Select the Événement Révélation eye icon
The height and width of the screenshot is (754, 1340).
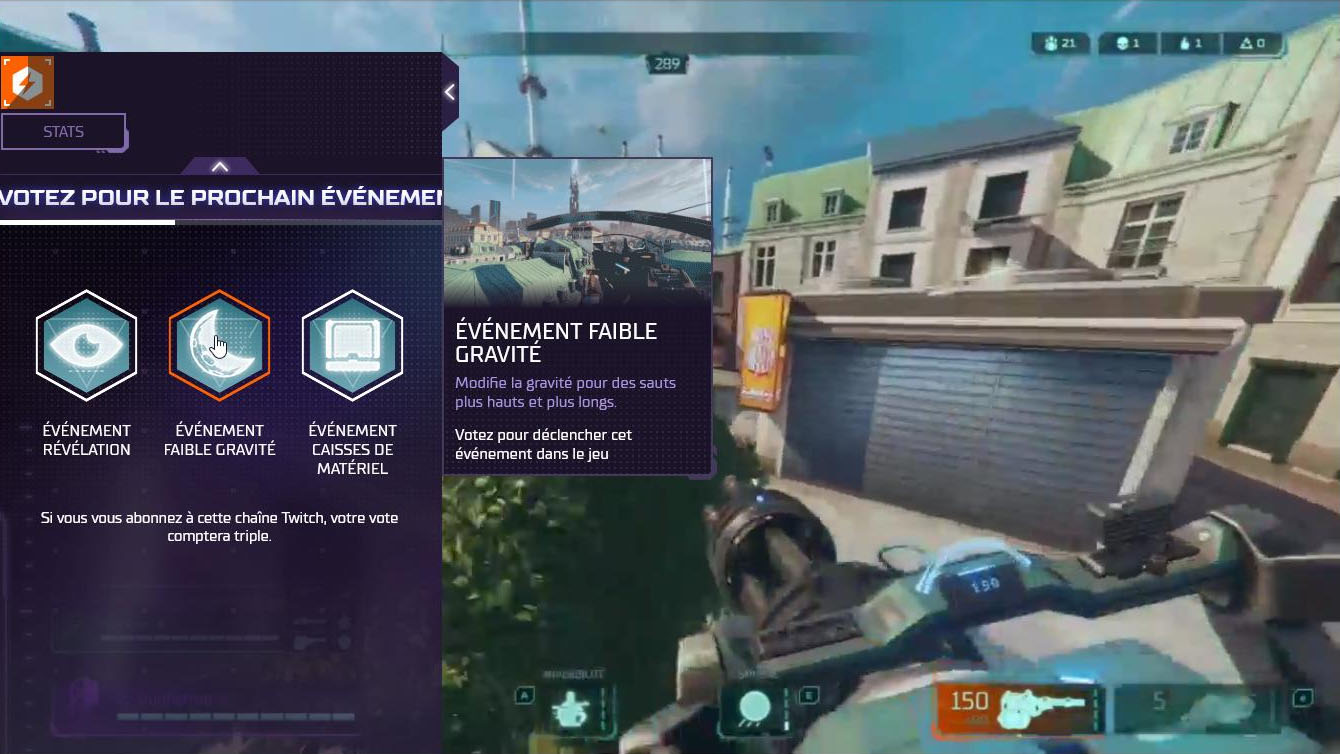[86, 344]
